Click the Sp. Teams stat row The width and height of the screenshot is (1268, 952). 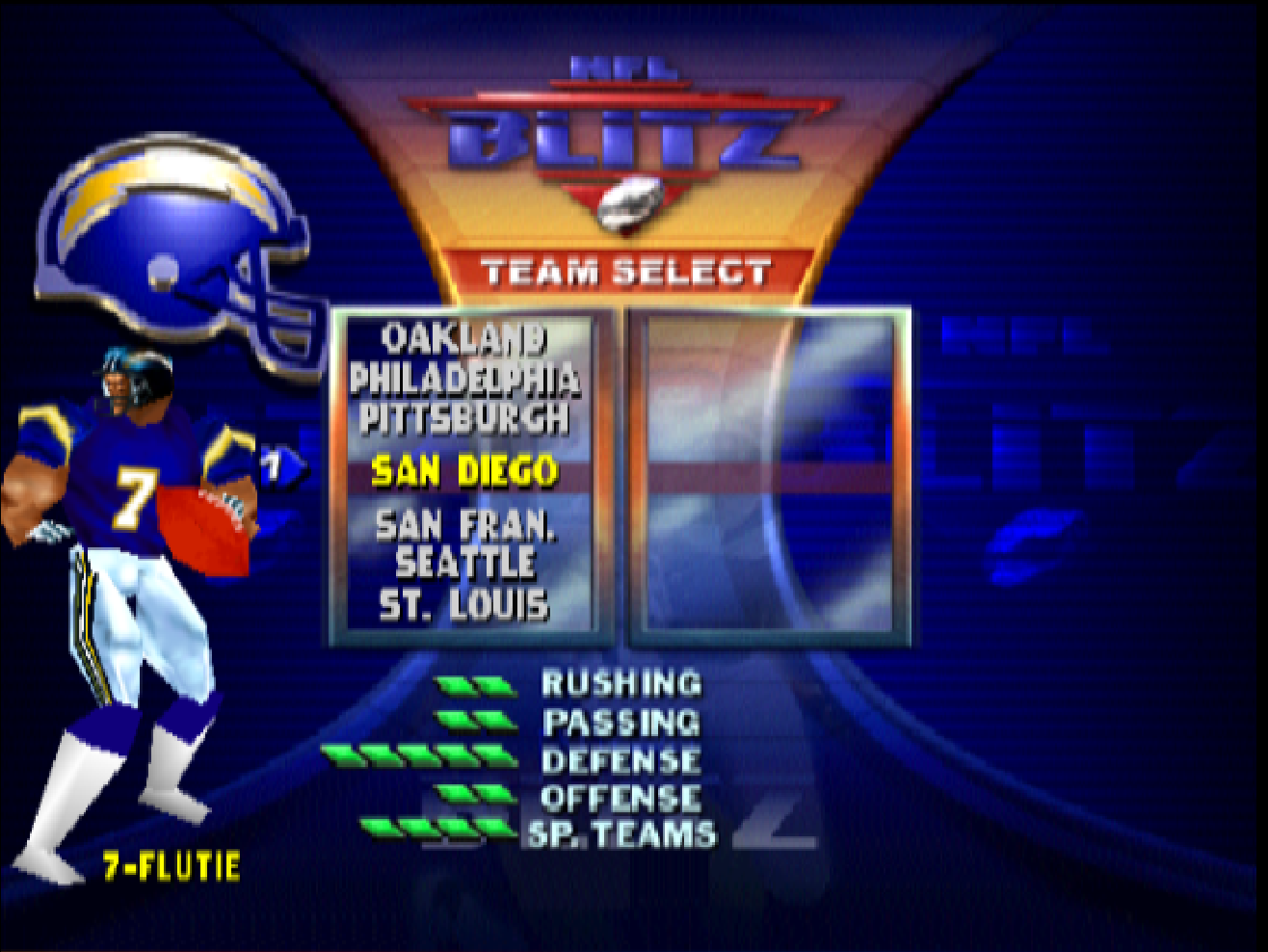[x=621, y=831]
